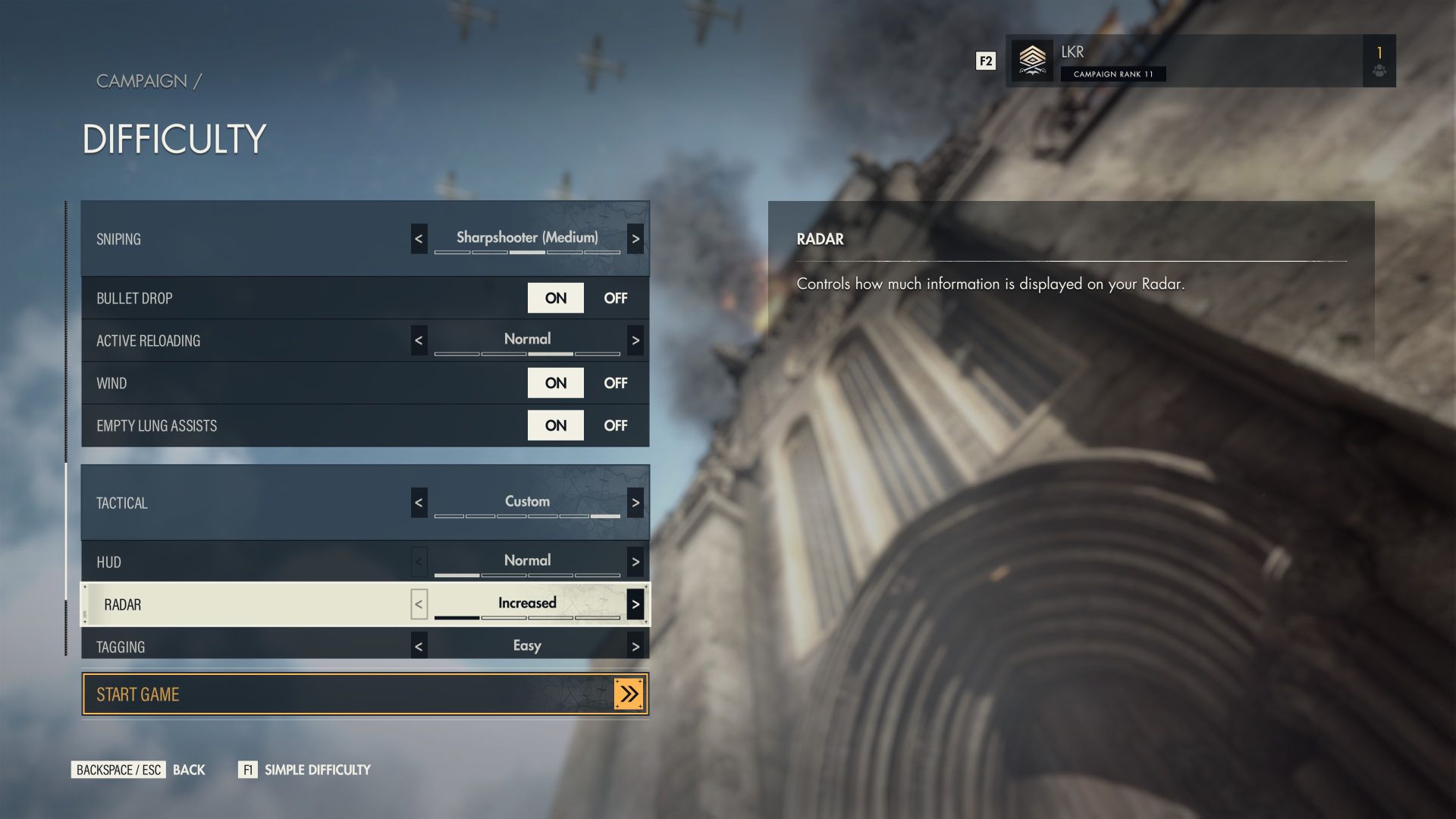Turn off Empty Lung Assists
Image resolution: width=1456 pixels, height=819 pixels.
click(615, 425)
